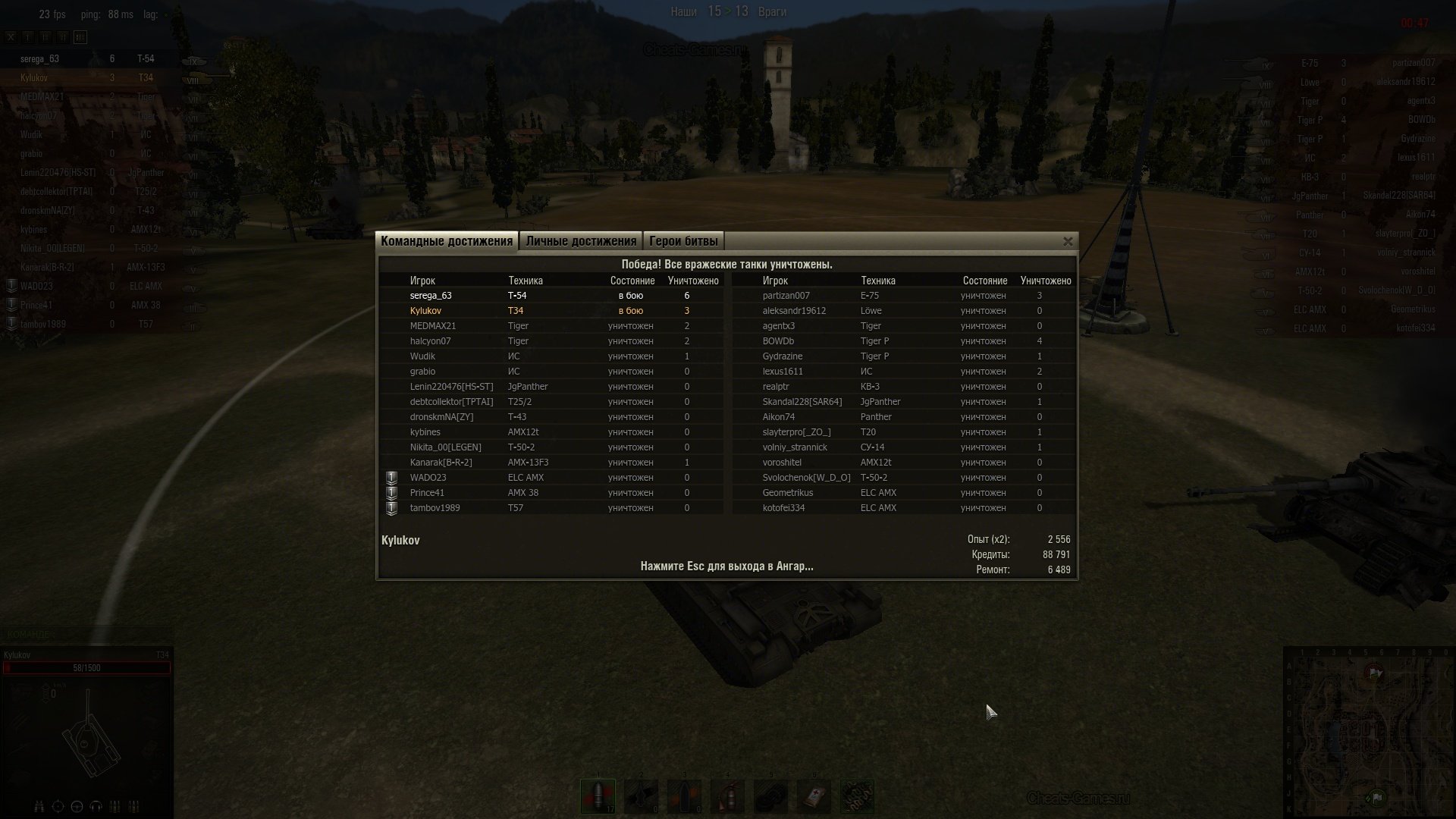The image size is (1456, 819).
Task: Use the first aid kit consumable
Action: point(814,796)
